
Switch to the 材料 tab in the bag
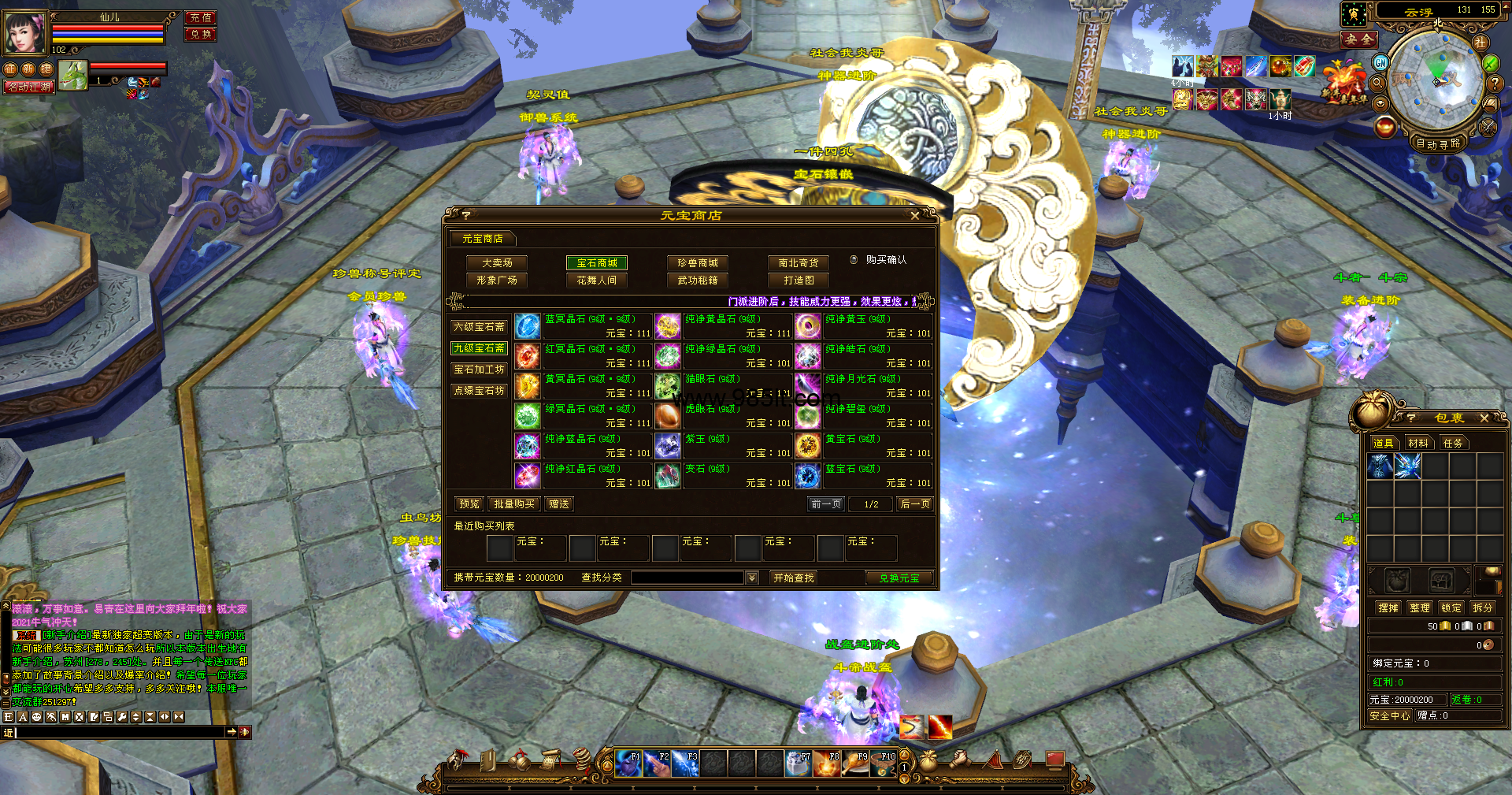[x=1418, y=444]
